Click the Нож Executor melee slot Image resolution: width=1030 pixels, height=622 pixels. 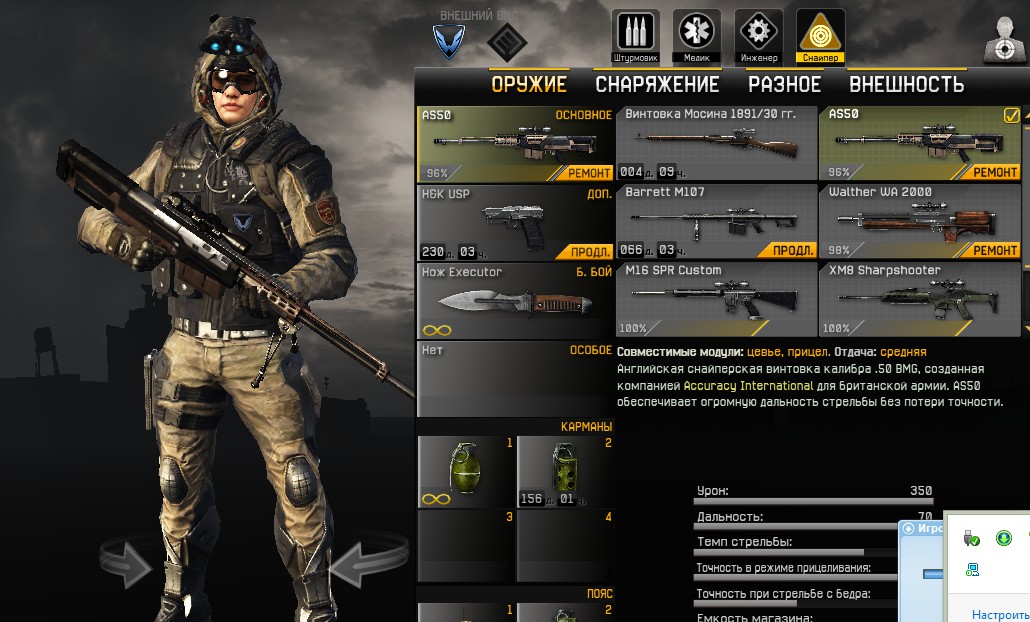point(514,300)
